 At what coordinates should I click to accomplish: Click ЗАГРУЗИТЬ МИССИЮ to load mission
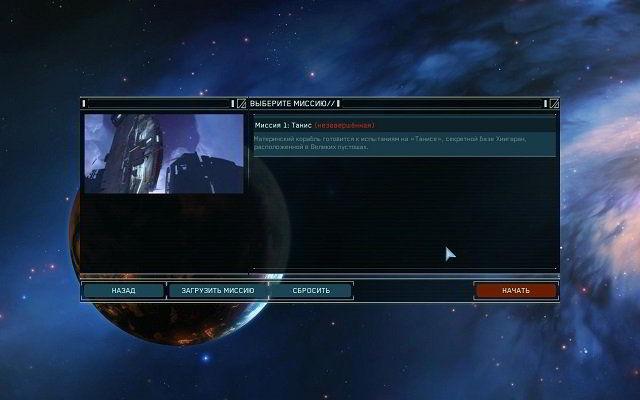pos(211,291)
